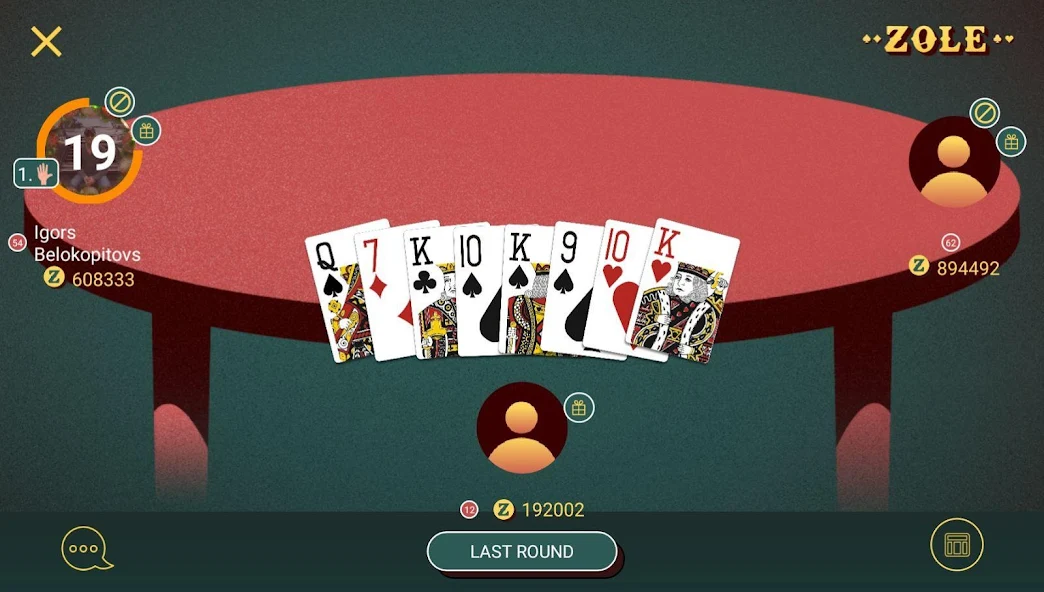Open the score table icon
This screenshot has width=1044, height=592.
point(957,545)
